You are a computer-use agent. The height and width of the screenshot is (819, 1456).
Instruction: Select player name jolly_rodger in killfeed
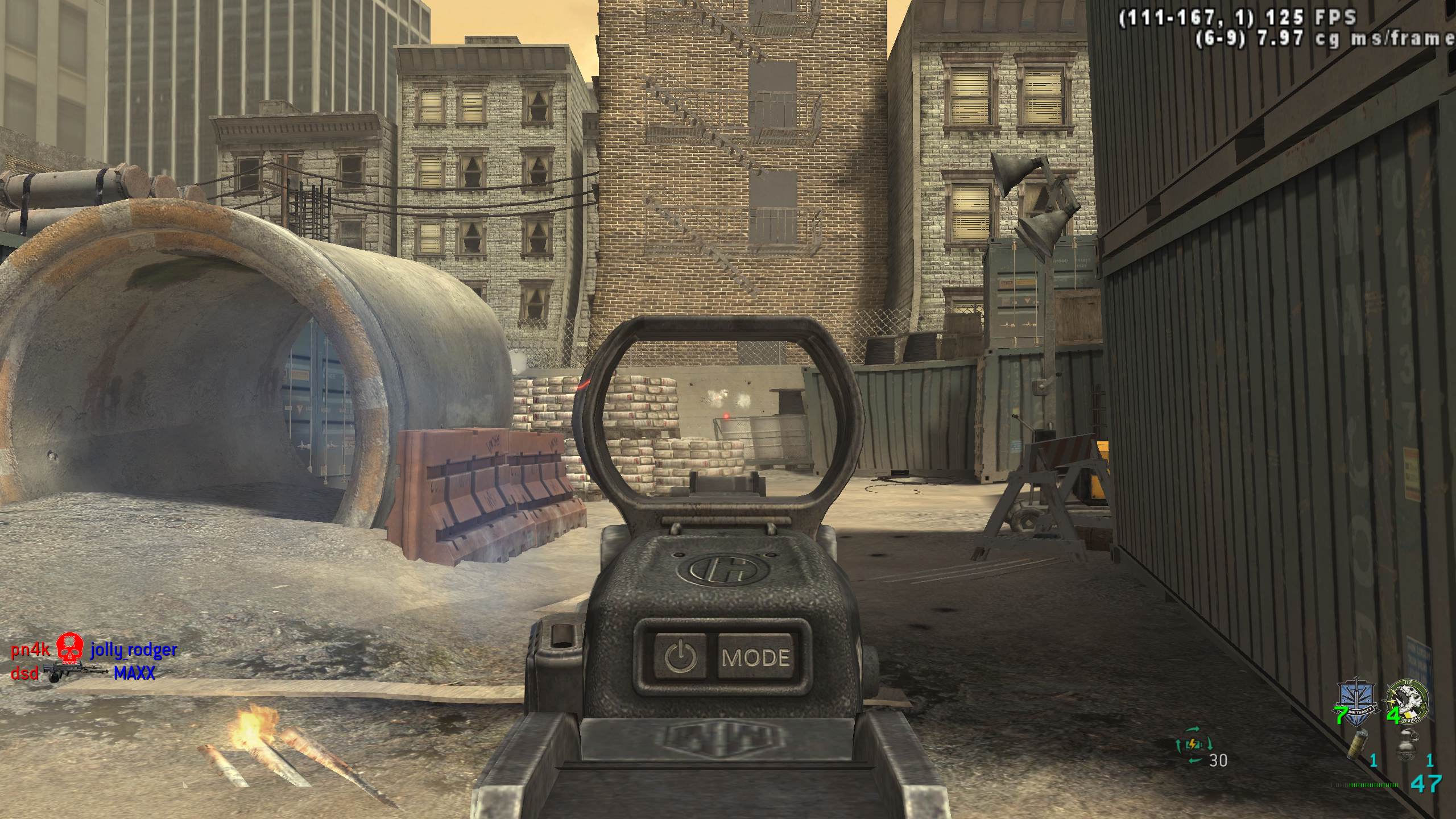coord(134,649)
